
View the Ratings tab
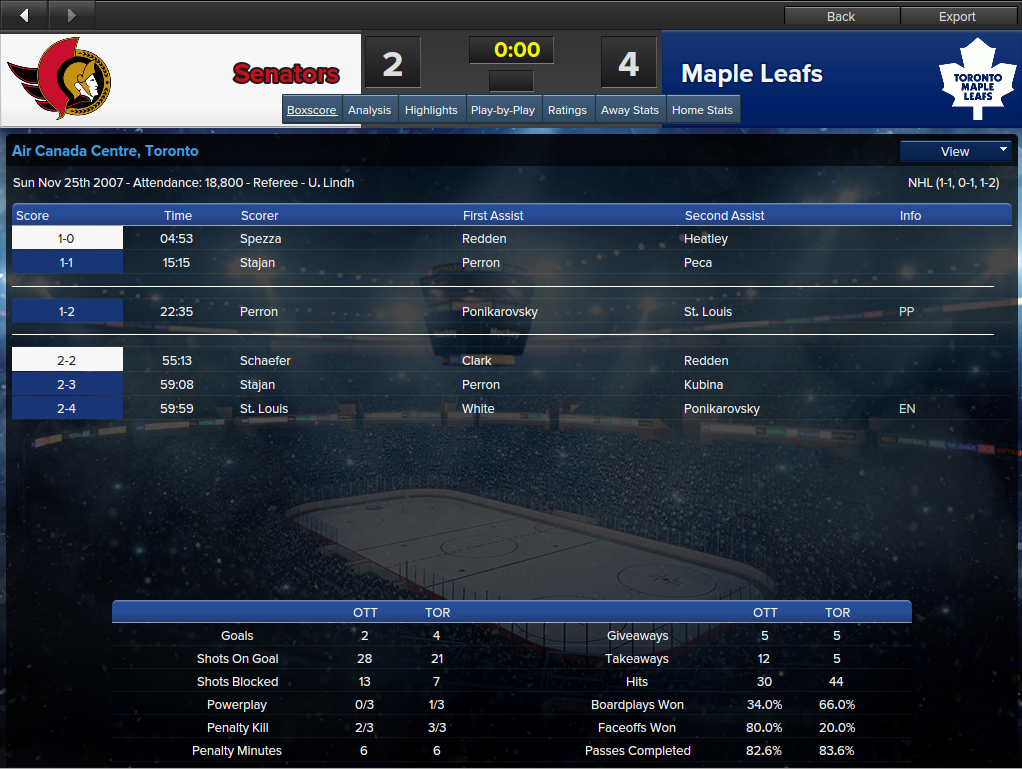tap(567, 110)
